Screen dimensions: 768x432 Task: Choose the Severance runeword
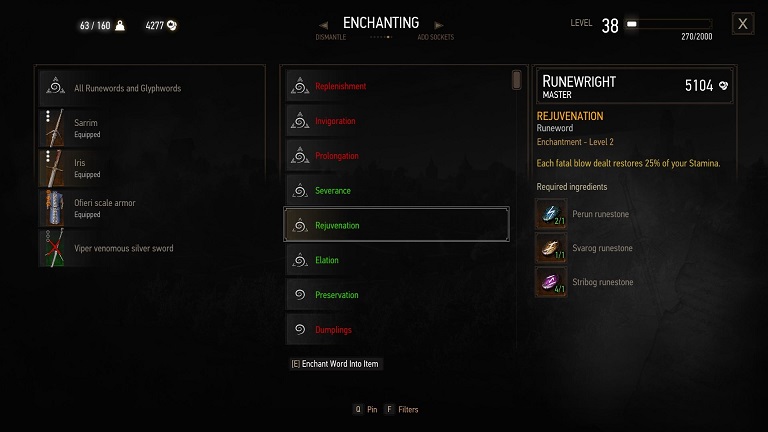pyautogui.click(x=395, y=190)
